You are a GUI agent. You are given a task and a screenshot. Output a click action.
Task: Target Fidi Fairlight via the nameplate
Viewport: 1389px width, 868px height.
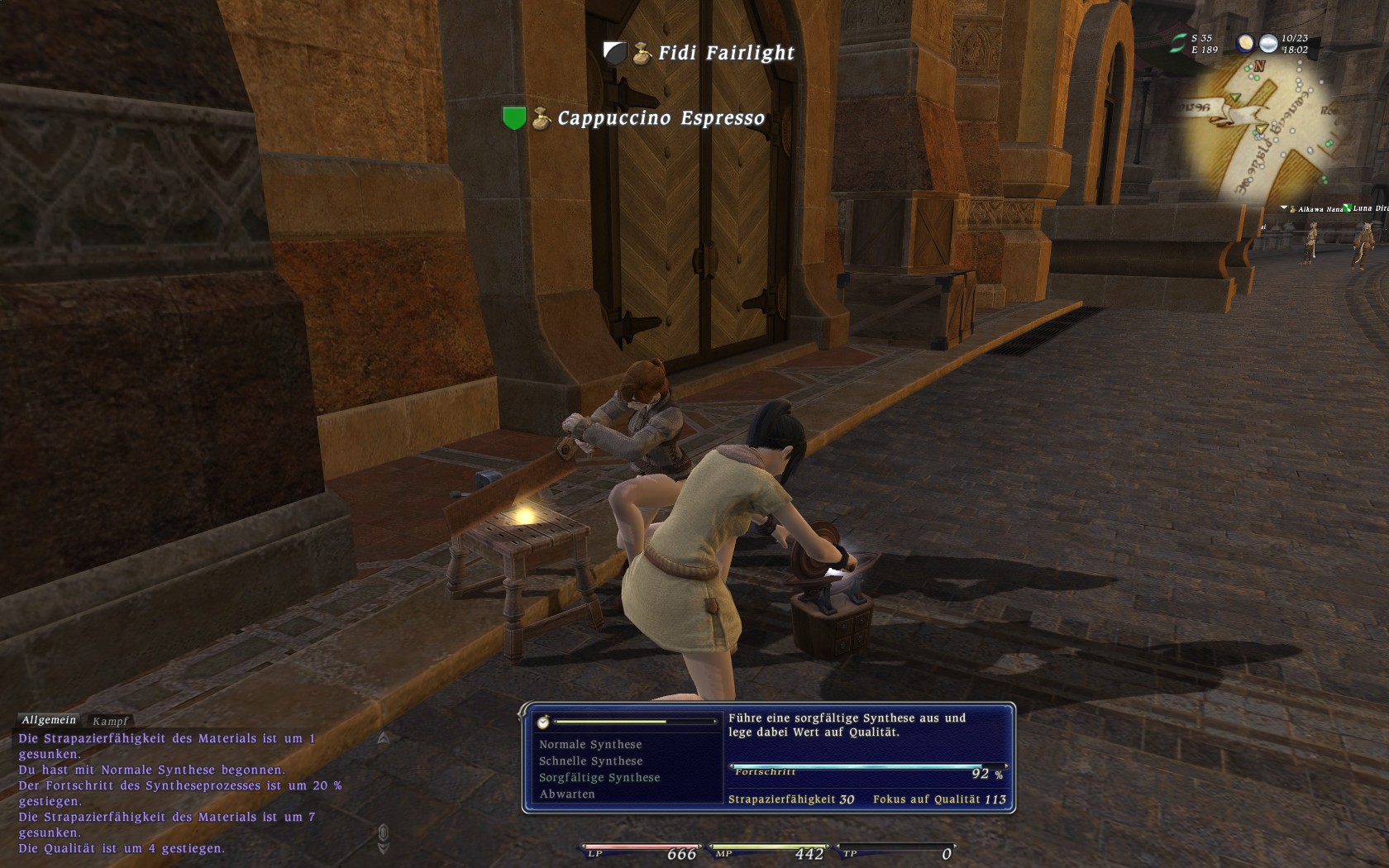(725, 54)
